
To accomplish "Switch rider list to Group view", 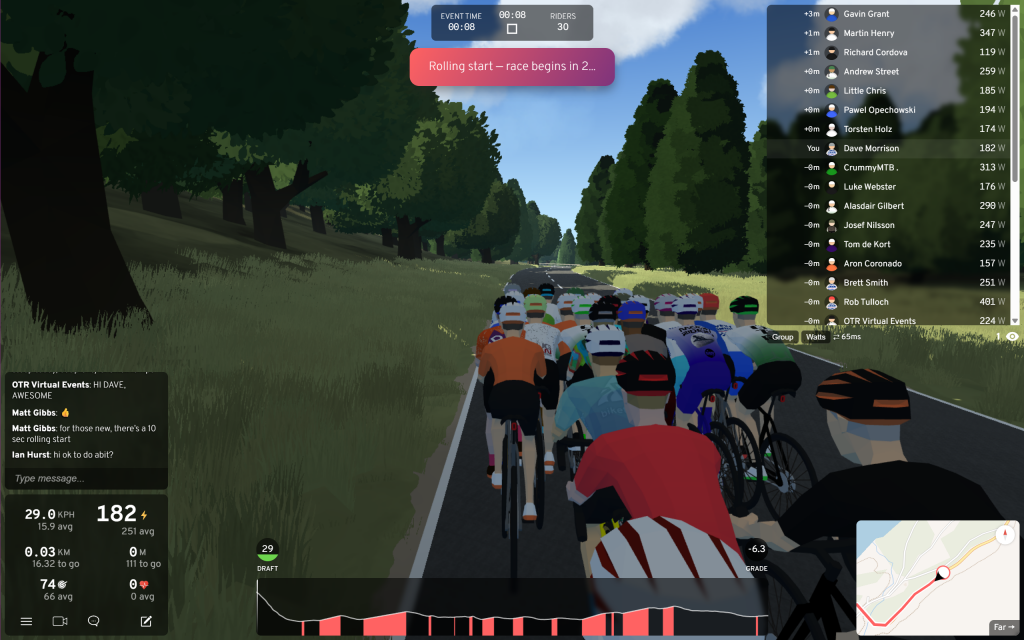I will coord(783,337).
